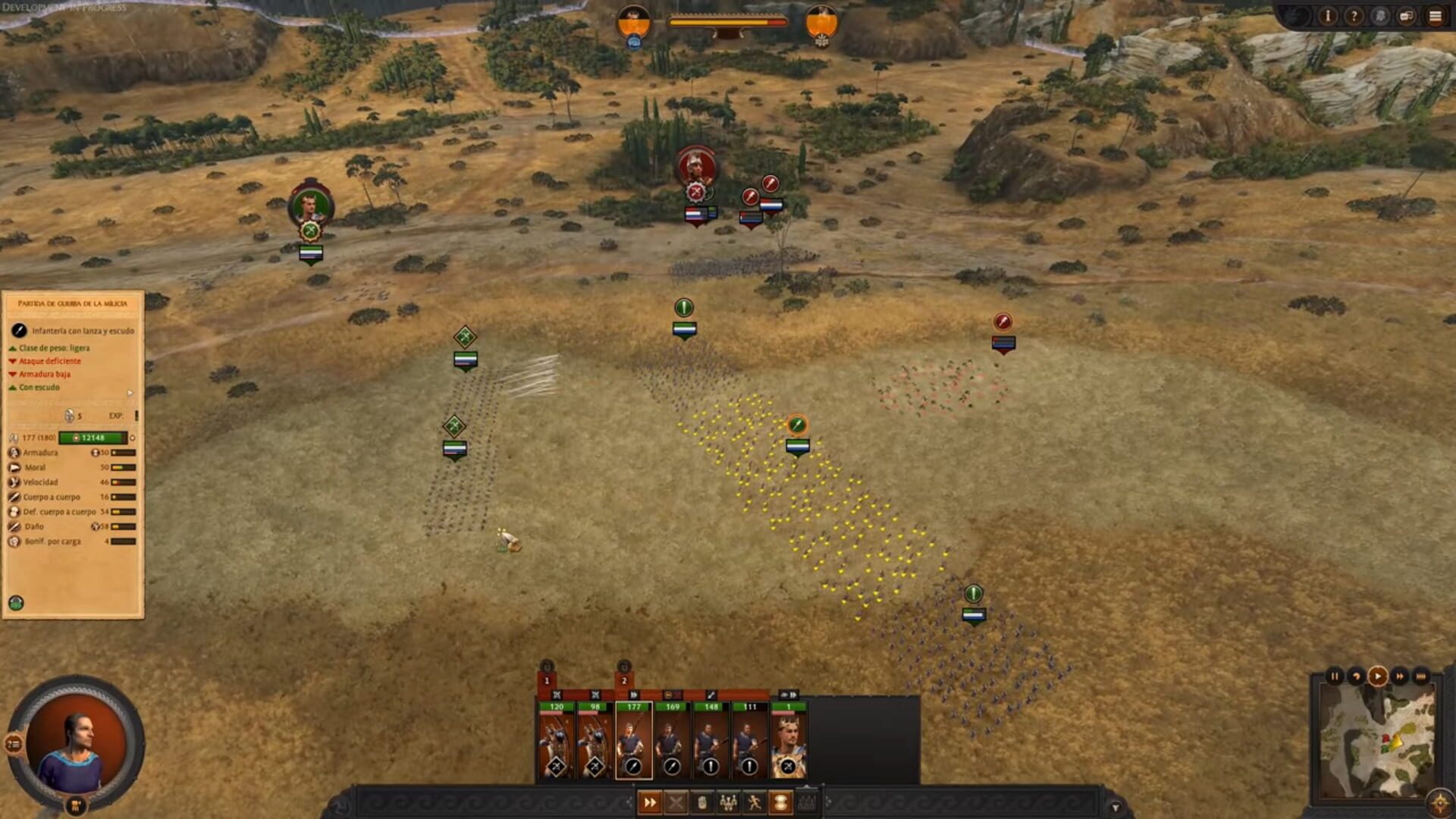
Task: Click the battle balance bar at top center
Action: pyautogui.click(x=728, y=23)
